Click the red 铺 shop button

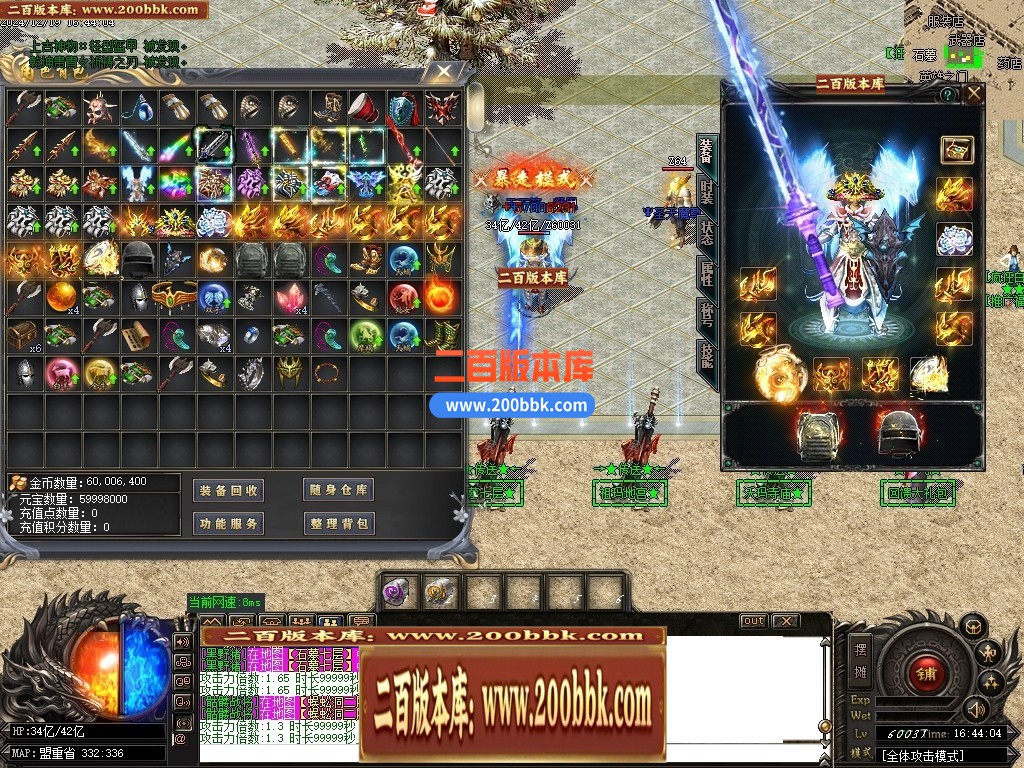click(x=925, y=673)
